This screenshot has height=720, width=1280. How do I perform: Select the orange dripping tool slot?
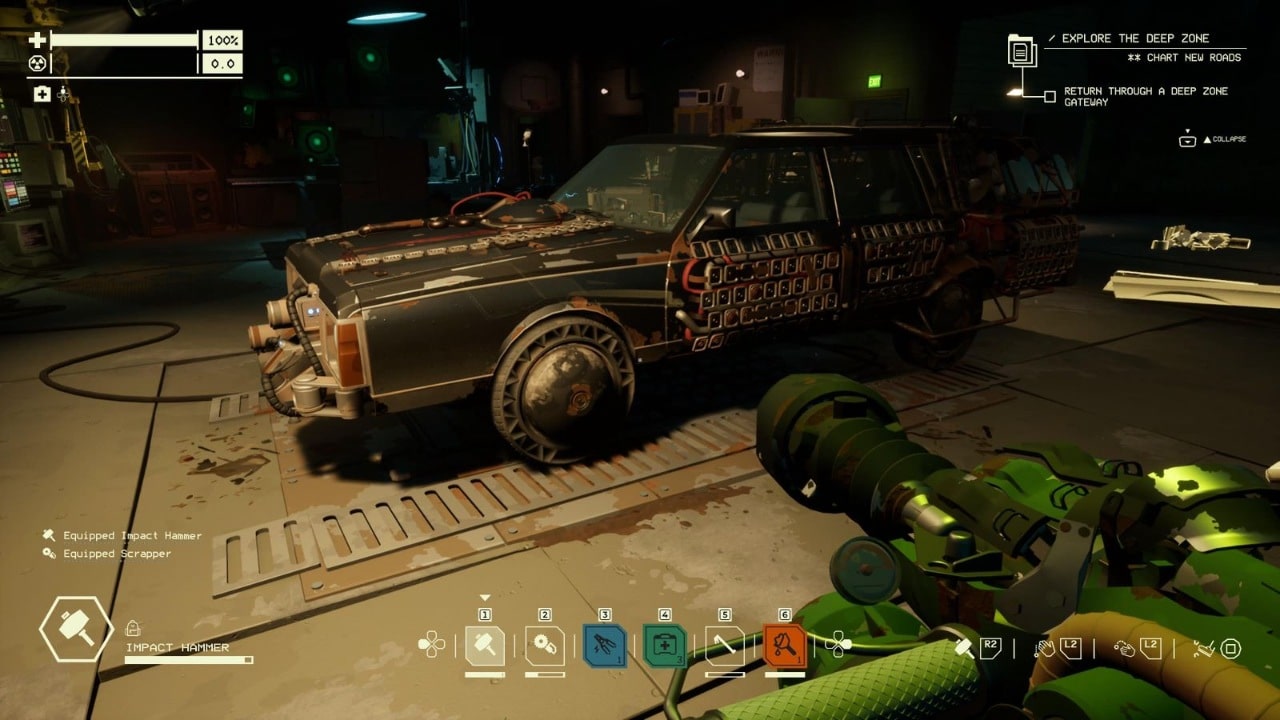785,645
